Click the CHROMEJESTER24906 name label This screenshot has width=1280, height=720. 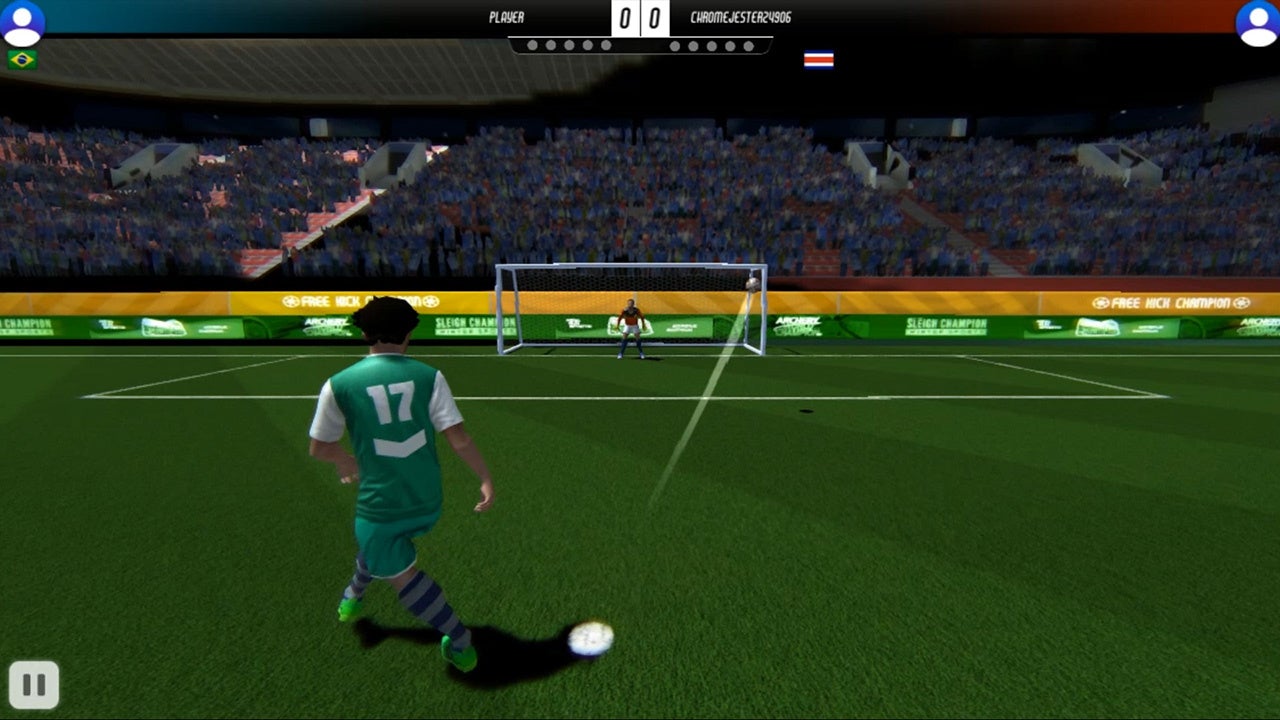(739, 17)
